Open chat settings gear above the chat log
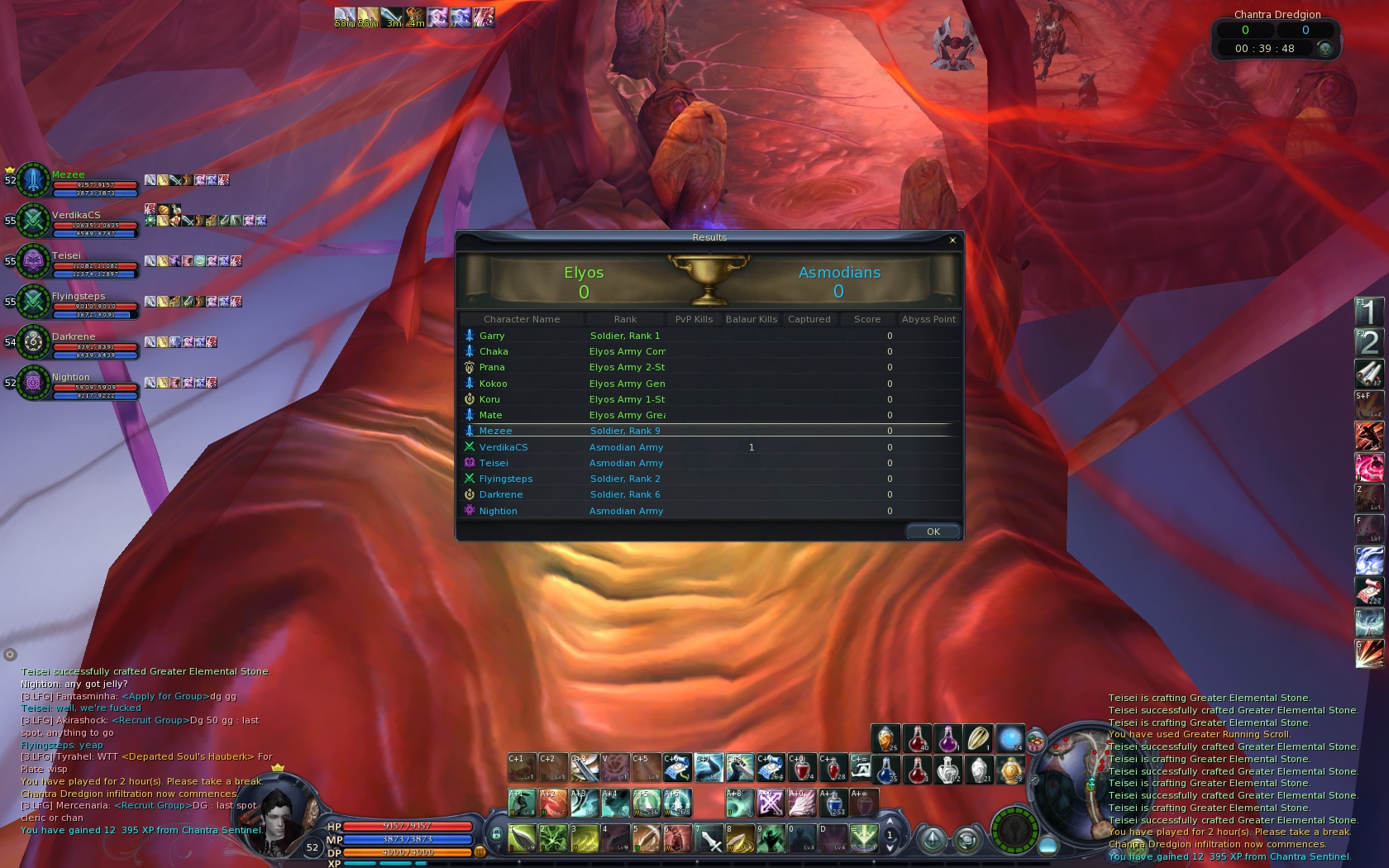The image size is (1389, 868). pos(10,655)
